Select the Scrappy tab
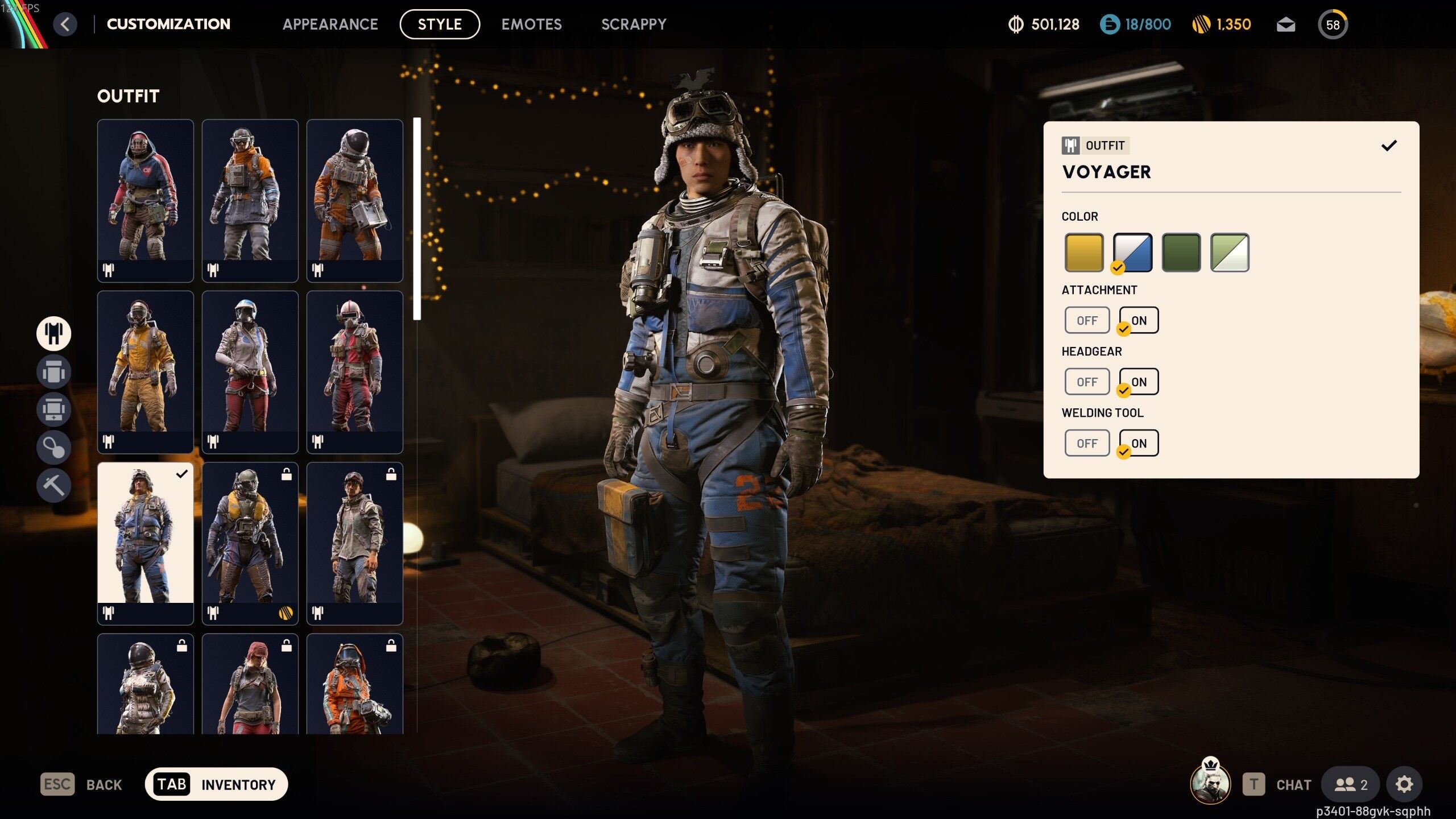Screen dimensions: 1456x819 tap(634, 24)
